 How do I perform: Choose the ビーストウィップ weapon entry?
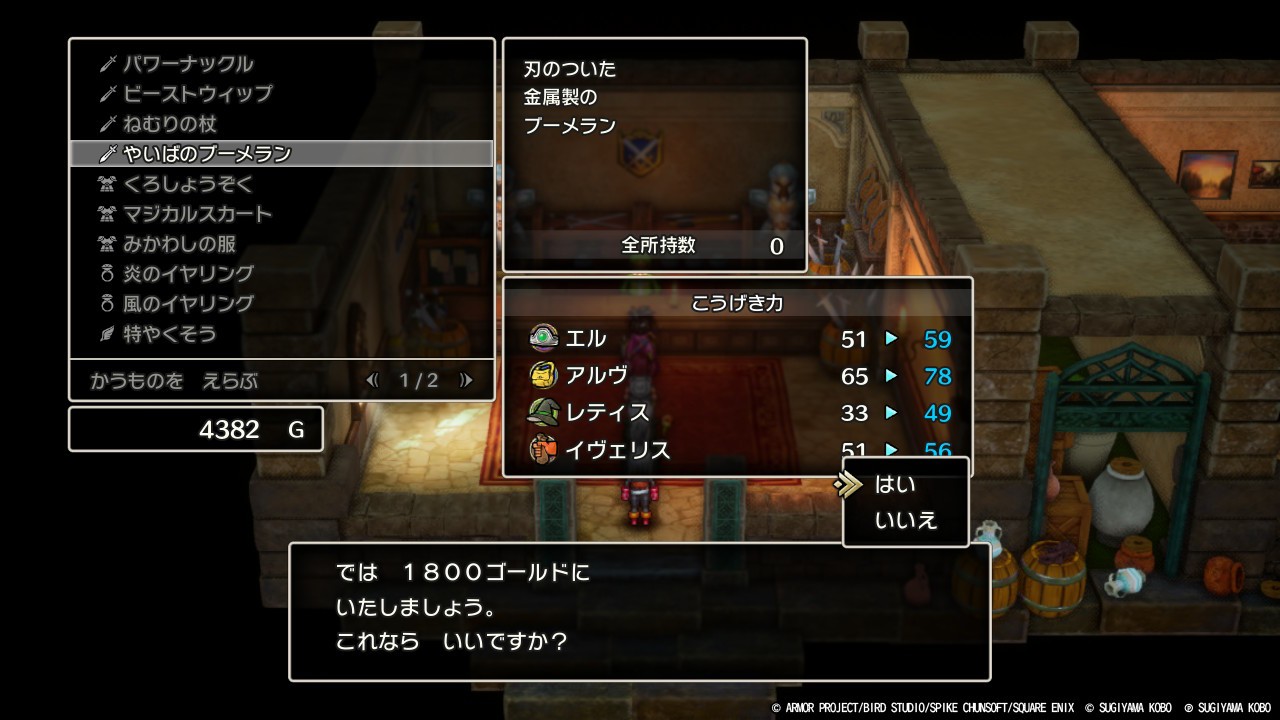coord(198,94)
